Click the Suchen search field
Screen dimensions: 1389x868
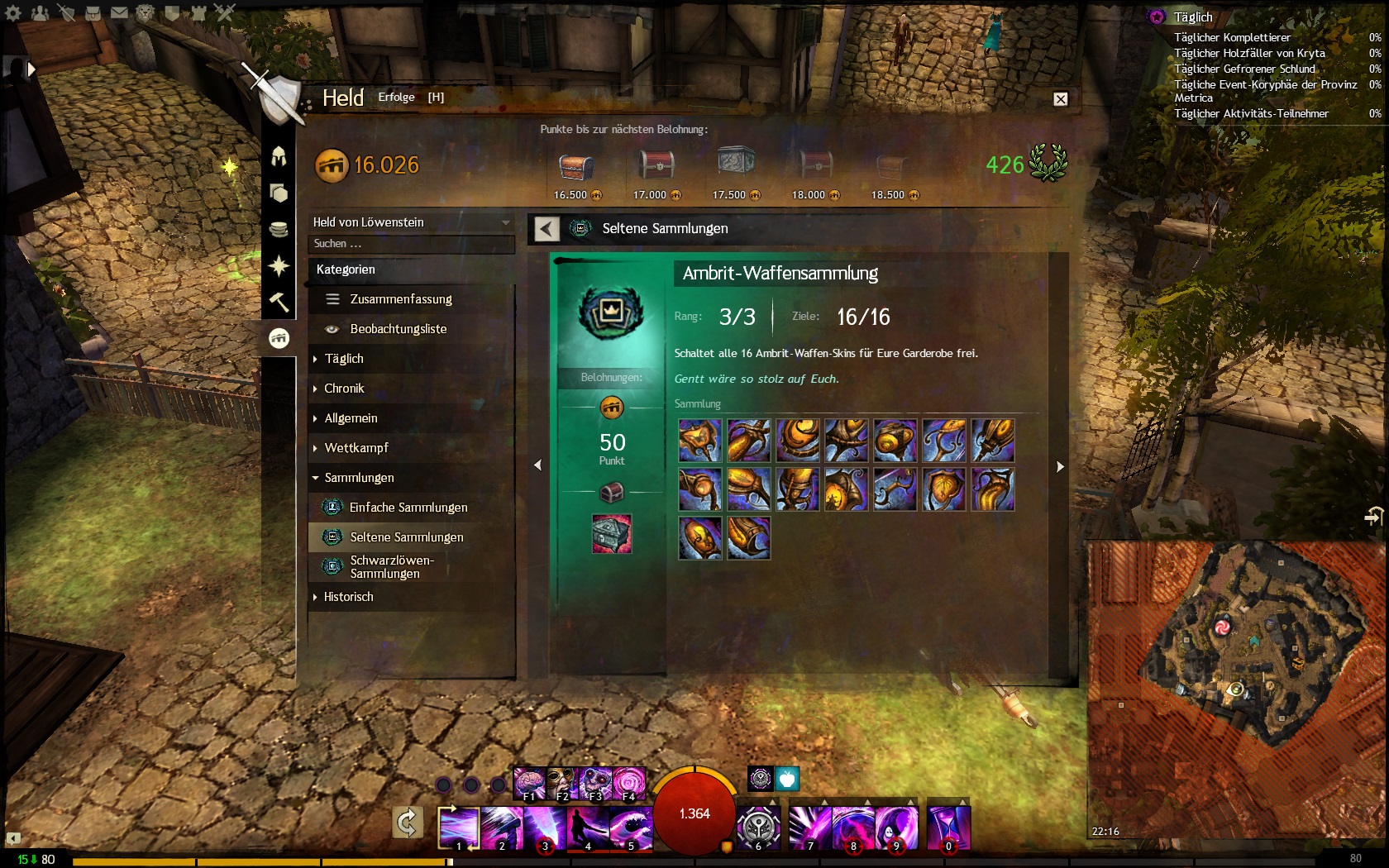click(411, 244)
